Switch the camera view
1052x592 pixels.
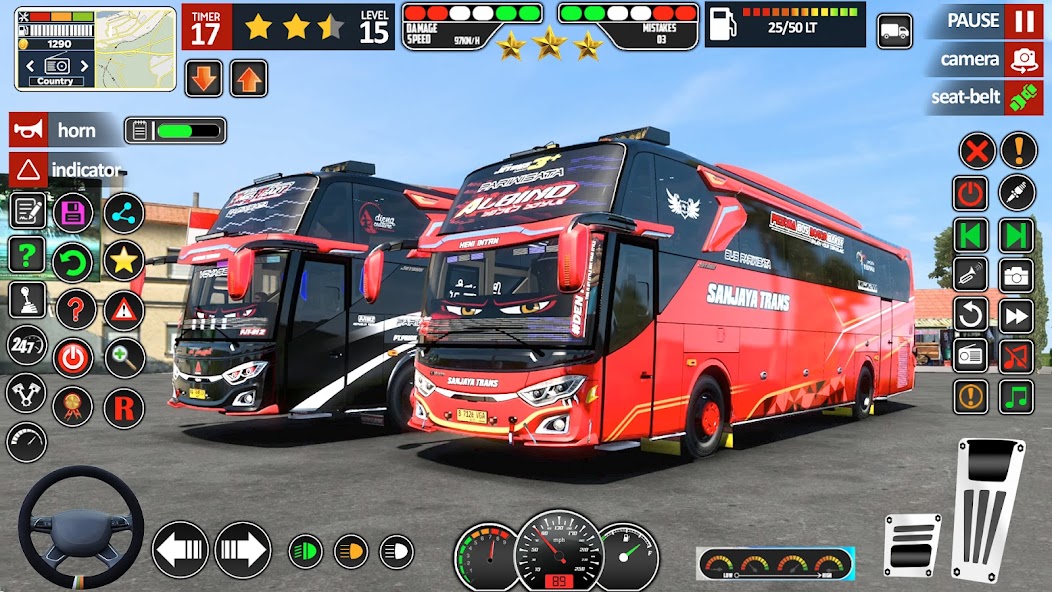[1022, 59]
